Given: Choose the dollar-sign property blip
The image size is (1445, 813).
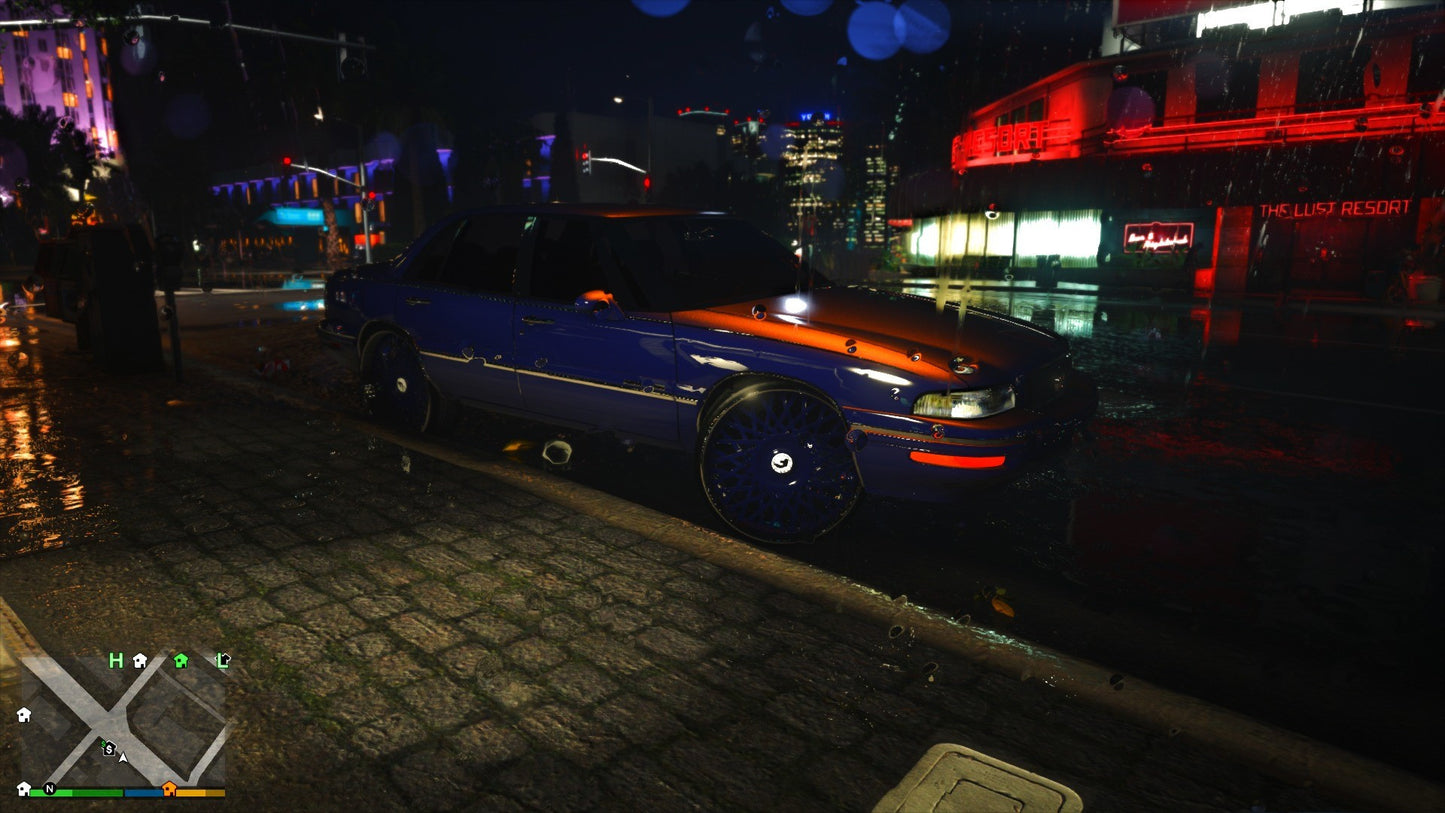Looking at the screenshot, I should point(108,748).
